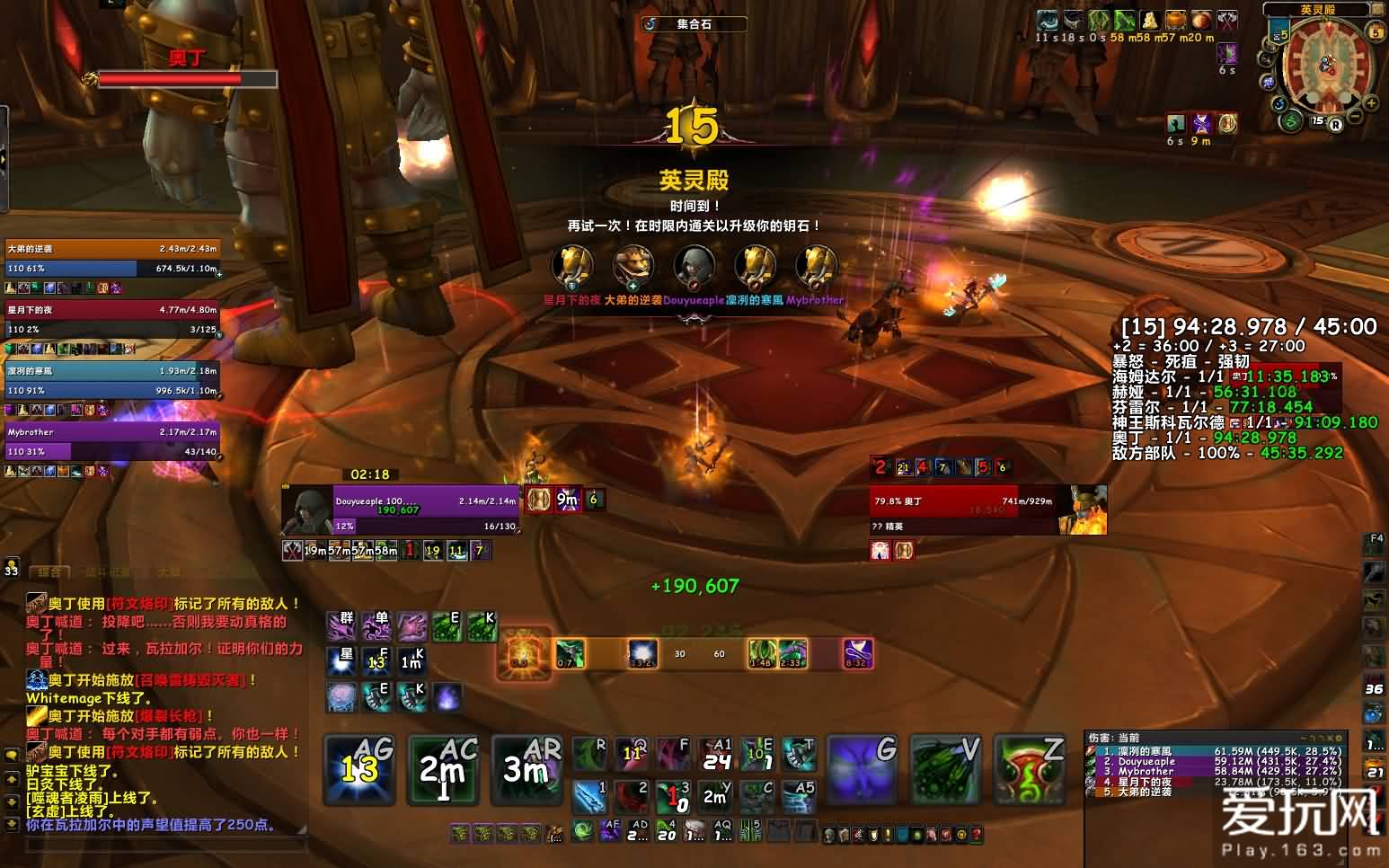Viewport: 1389px width, 868px height.
Task: Switch to the 综合 chat tab
Action: (51, 572)
